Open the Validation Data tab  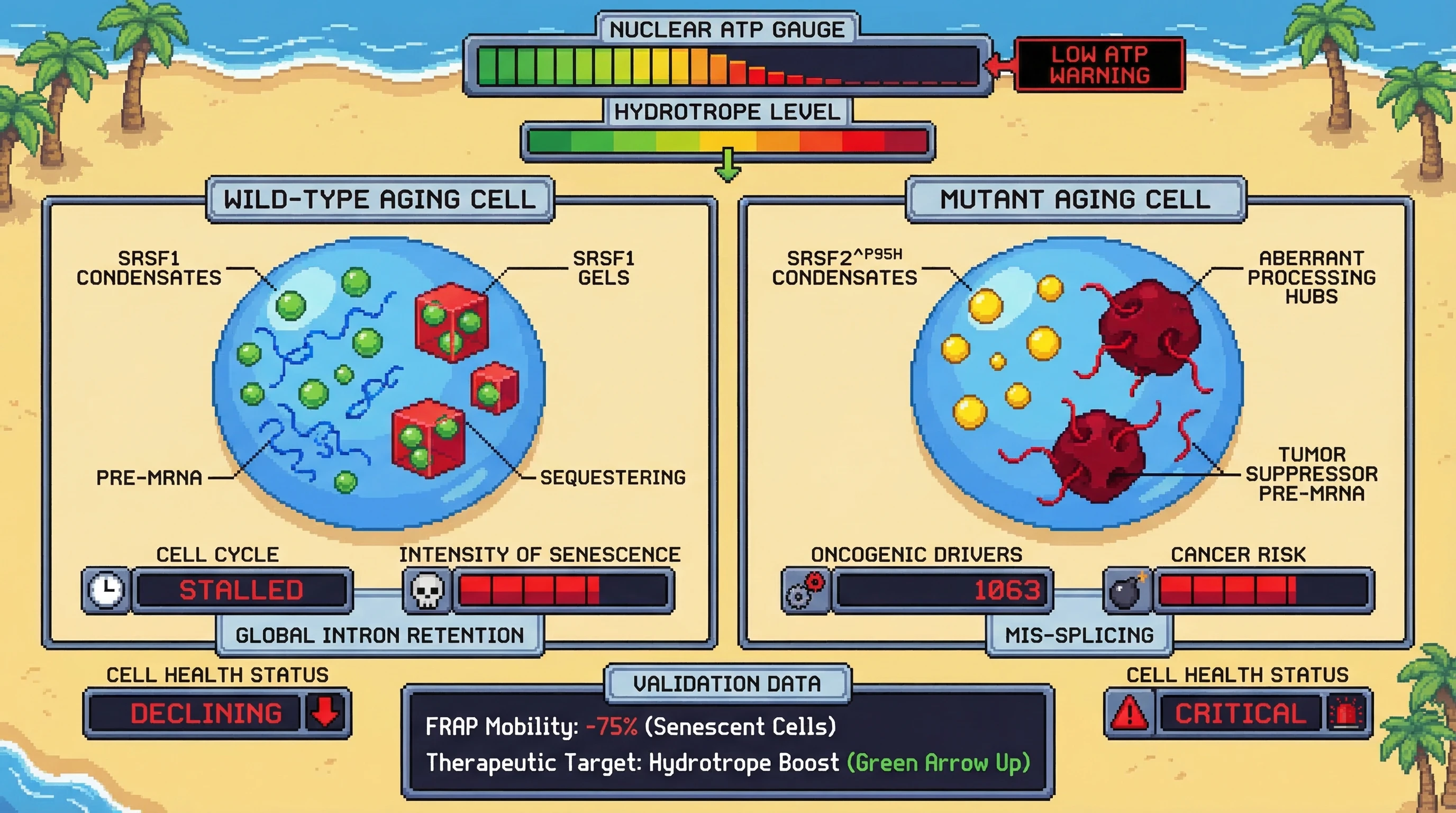[727, 683]
